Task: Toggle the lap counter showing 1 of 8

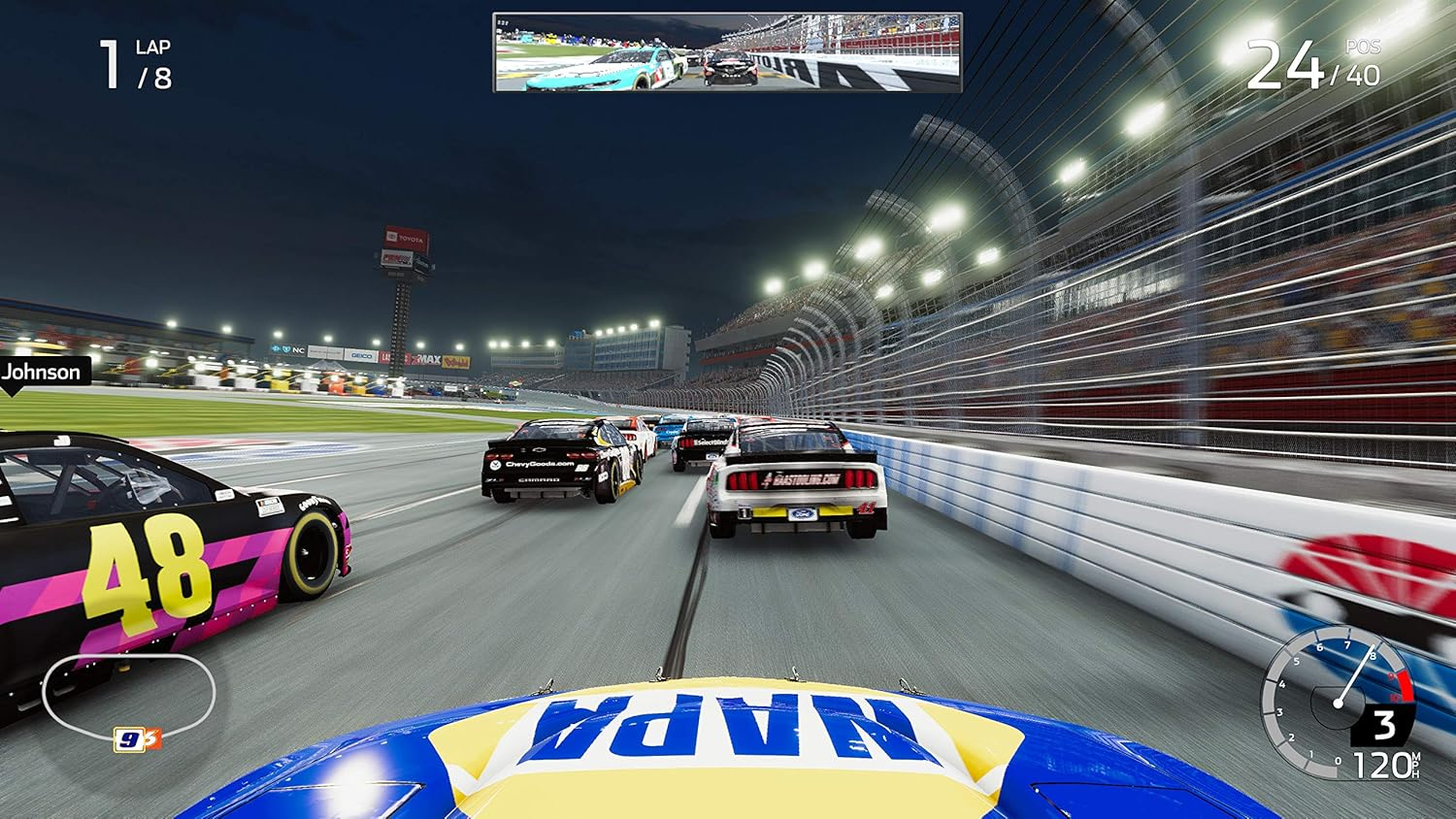Action: tap(136, 61)
